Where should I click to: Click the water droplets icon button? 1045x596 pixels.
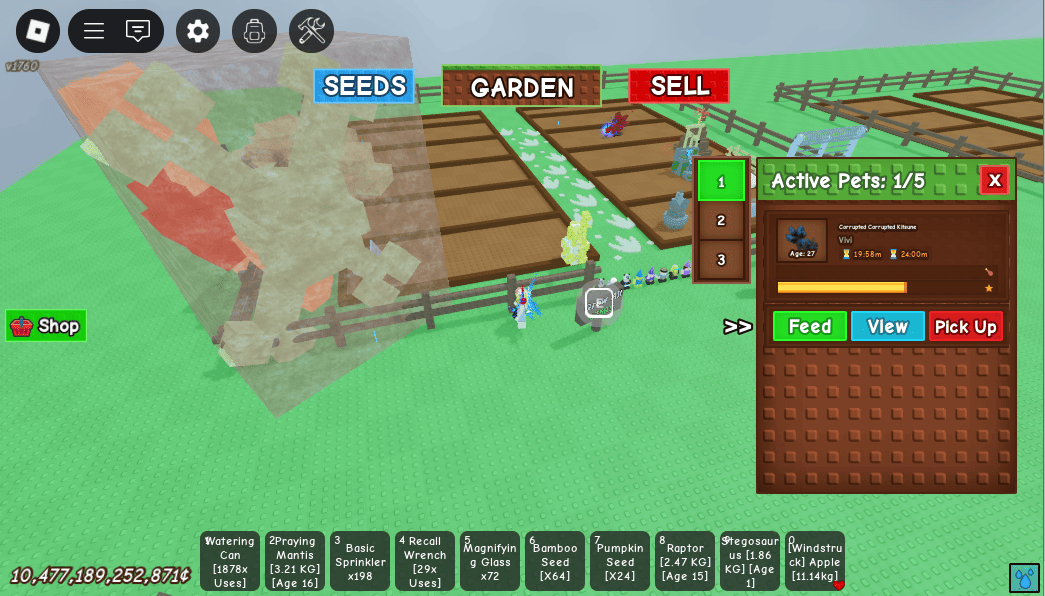pos(1024,578)
